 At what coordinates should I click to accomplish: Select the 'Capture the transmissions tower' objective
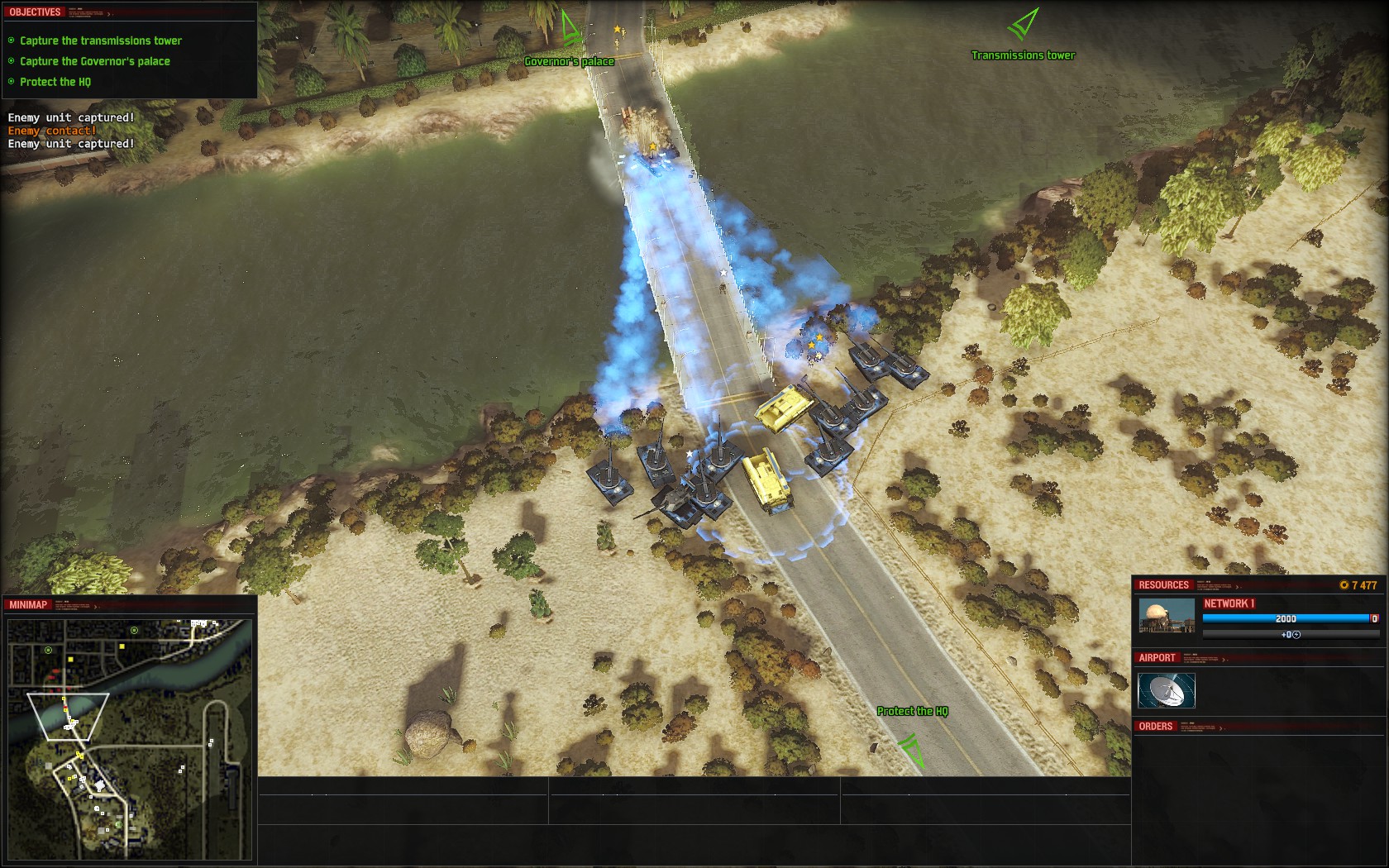pos(100,41)
